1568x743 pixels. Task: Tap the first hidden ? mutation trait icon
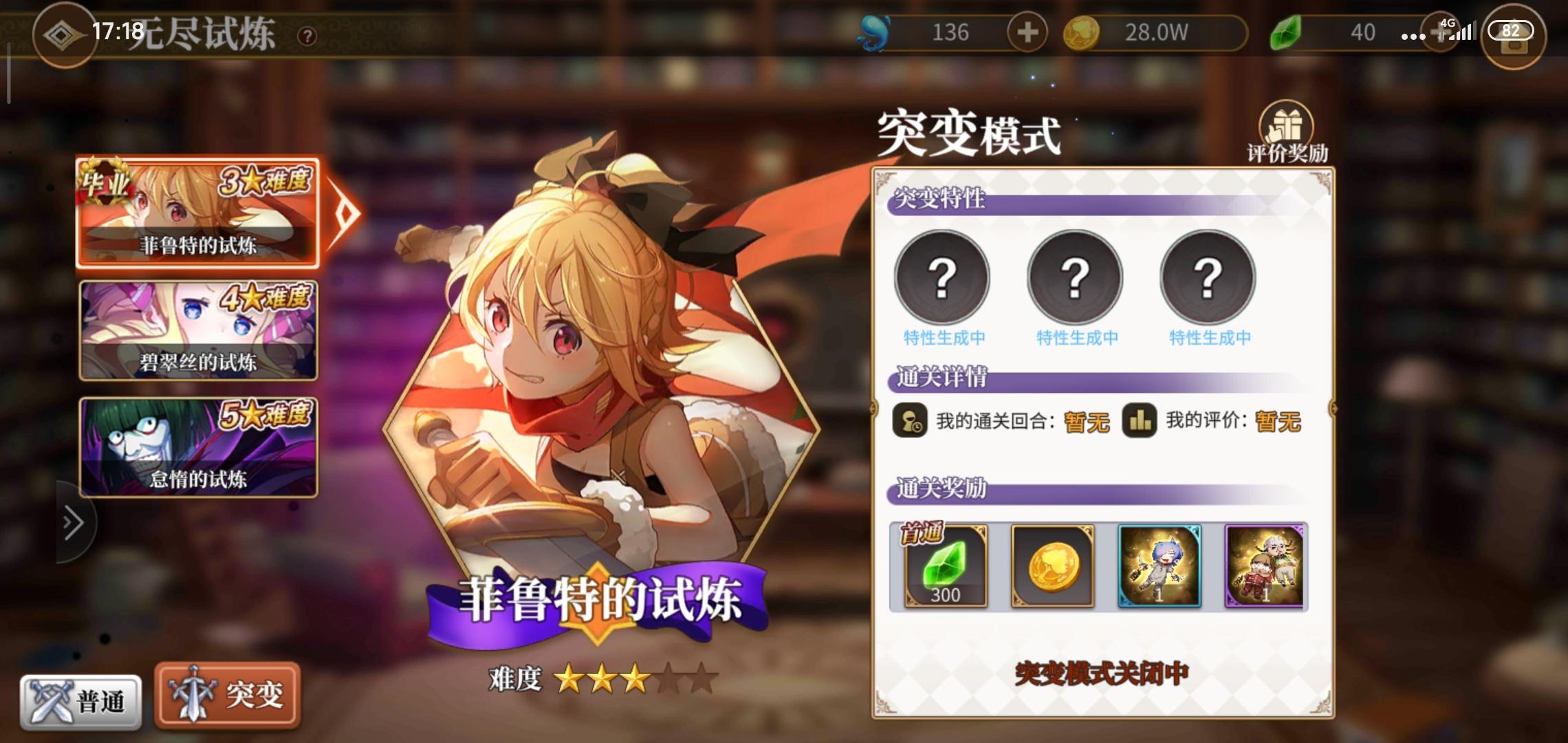943,276
